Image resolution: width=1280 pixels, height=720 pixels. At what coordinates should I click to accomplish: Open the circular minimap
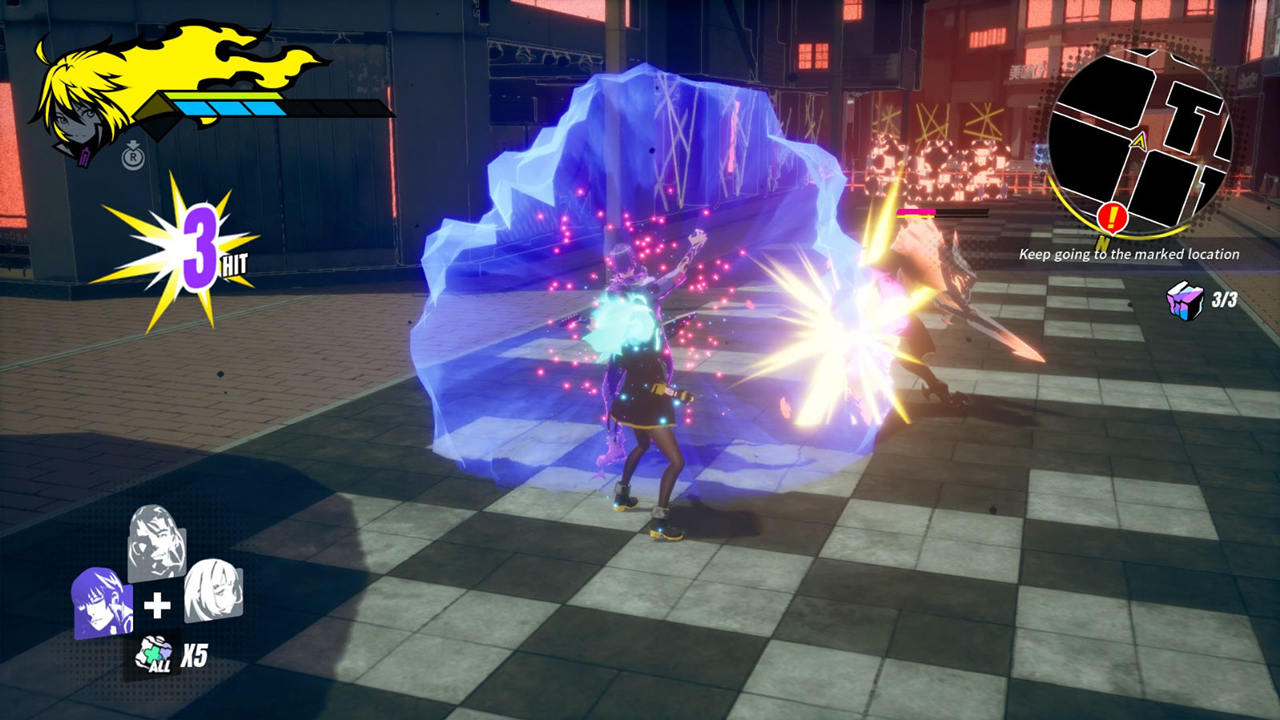[1140, 137]
